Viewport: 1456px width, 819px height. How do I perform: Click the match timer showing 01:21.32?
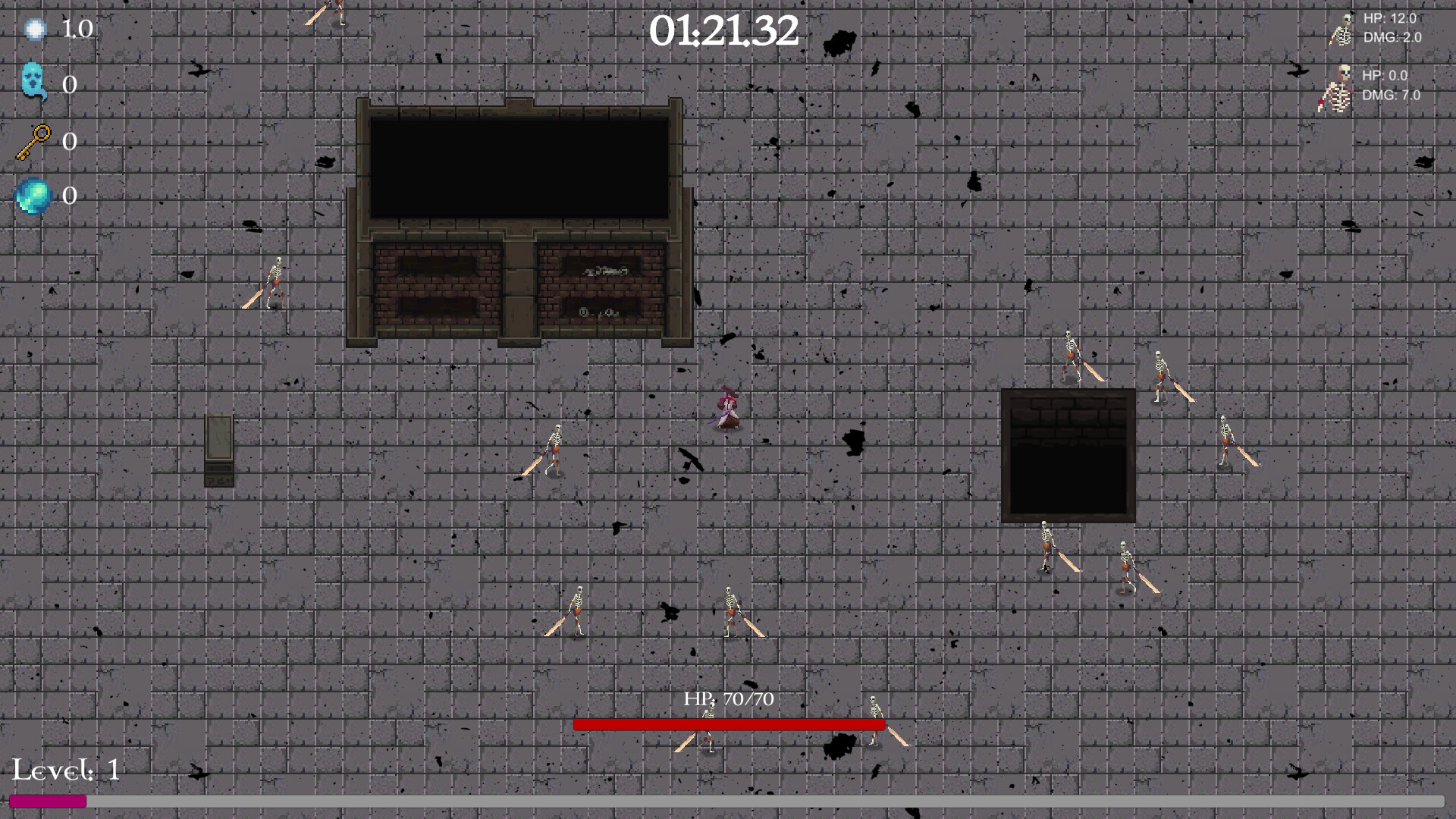tap(726, 30)
